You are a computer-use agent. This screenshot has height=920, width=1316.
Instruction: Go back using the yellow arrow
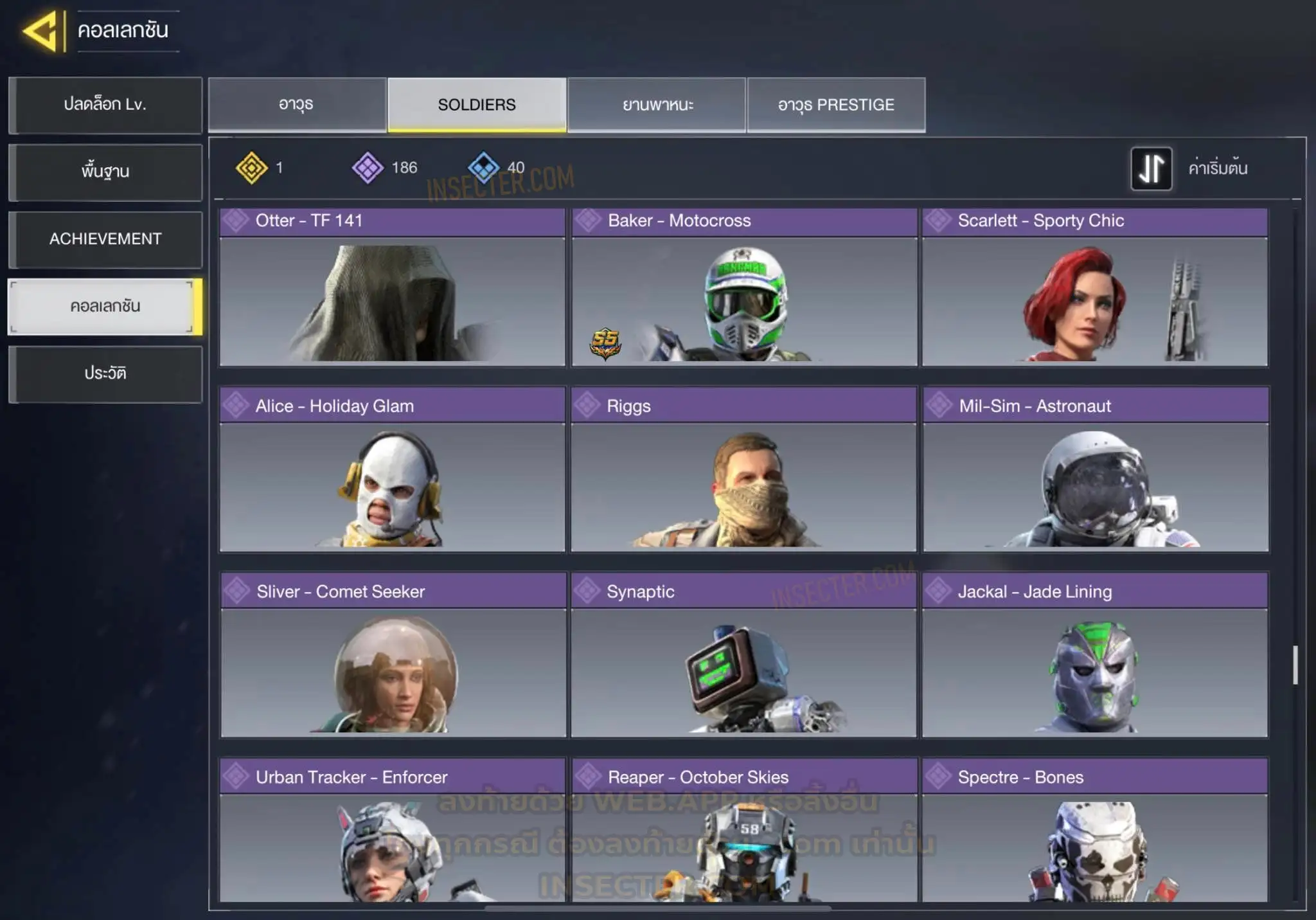(x=42, y=31)
